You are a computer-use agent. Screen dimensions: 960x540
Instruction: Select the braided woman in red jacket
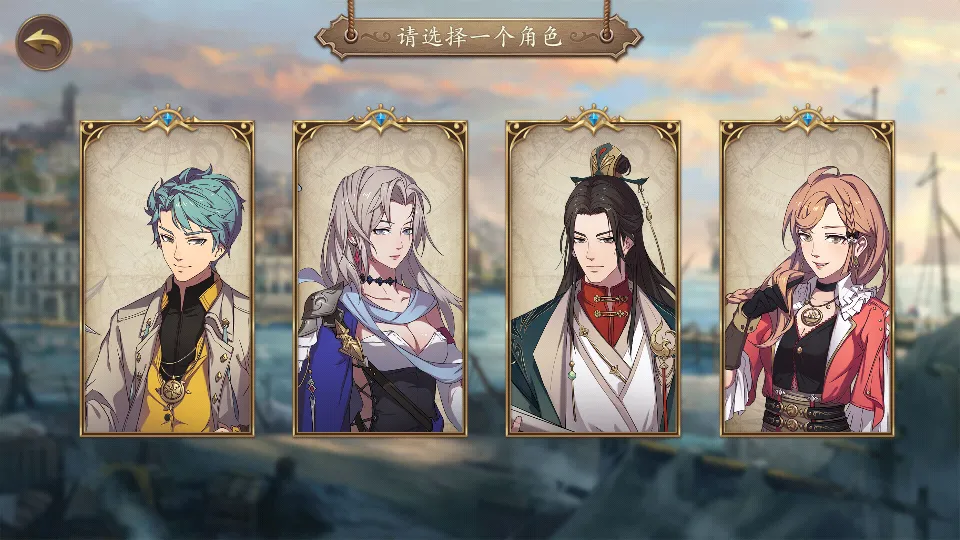coord(807,278)
